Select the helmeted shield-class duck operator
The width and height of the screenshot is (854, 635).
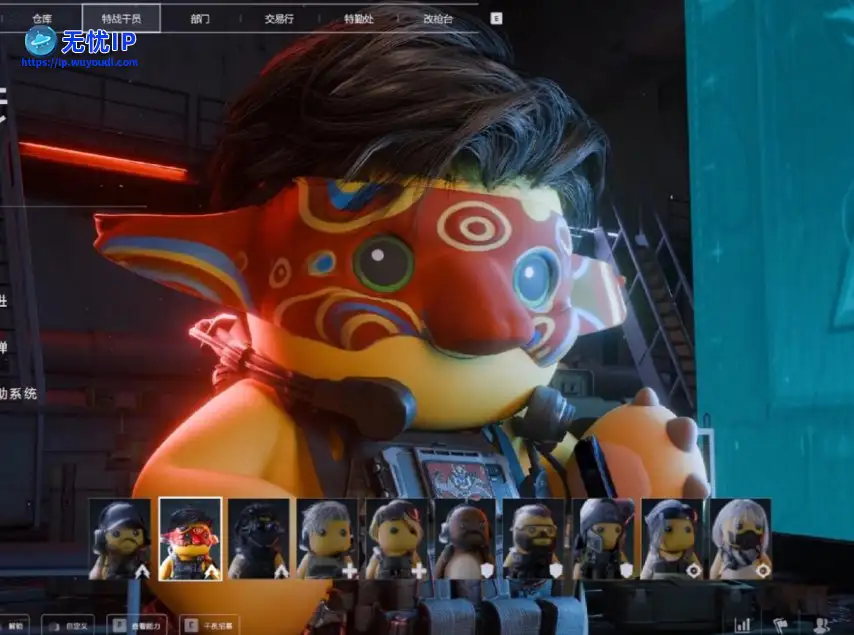(604, 539)
